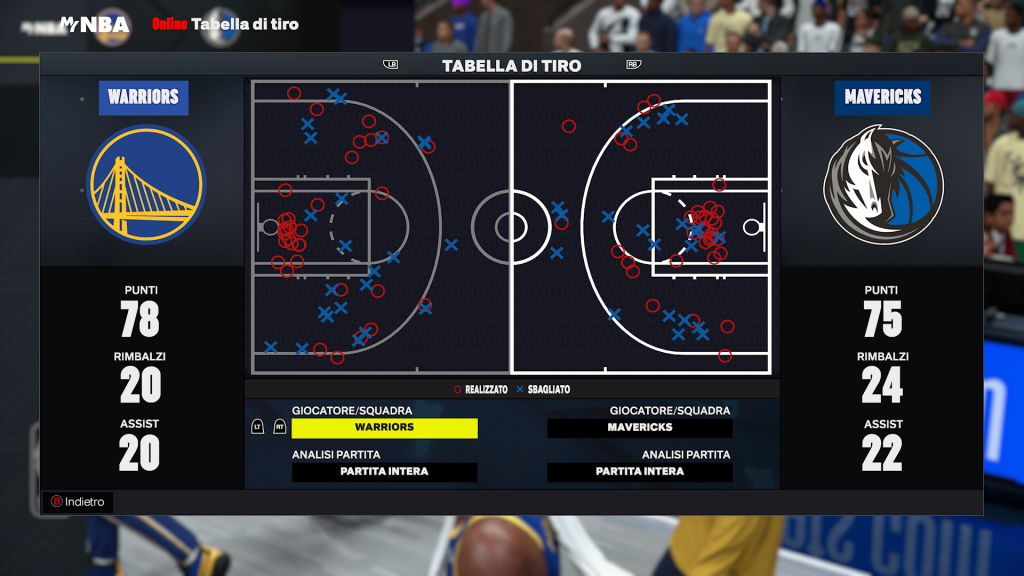Open Partita Intera selector below Warriors field
1024x576 pixels.
[384, 472]
